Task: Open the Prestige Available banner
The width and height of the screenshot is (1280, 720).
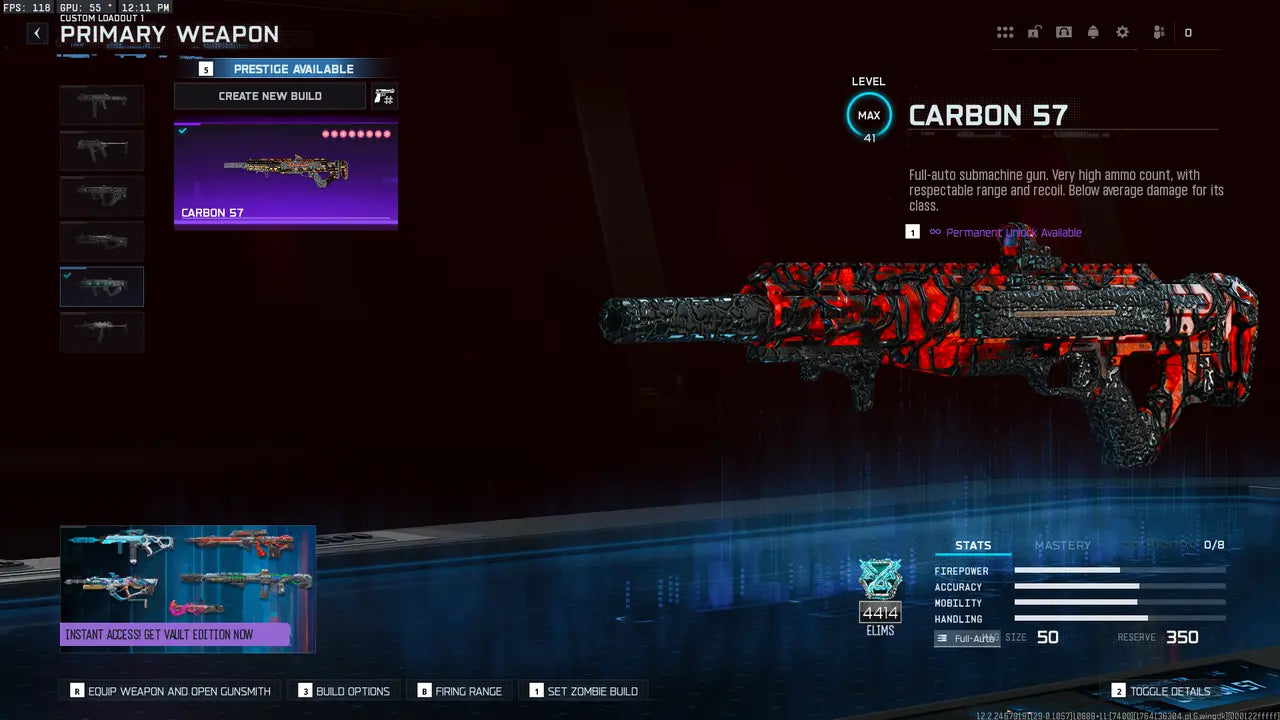Action: tap(286, 69)
